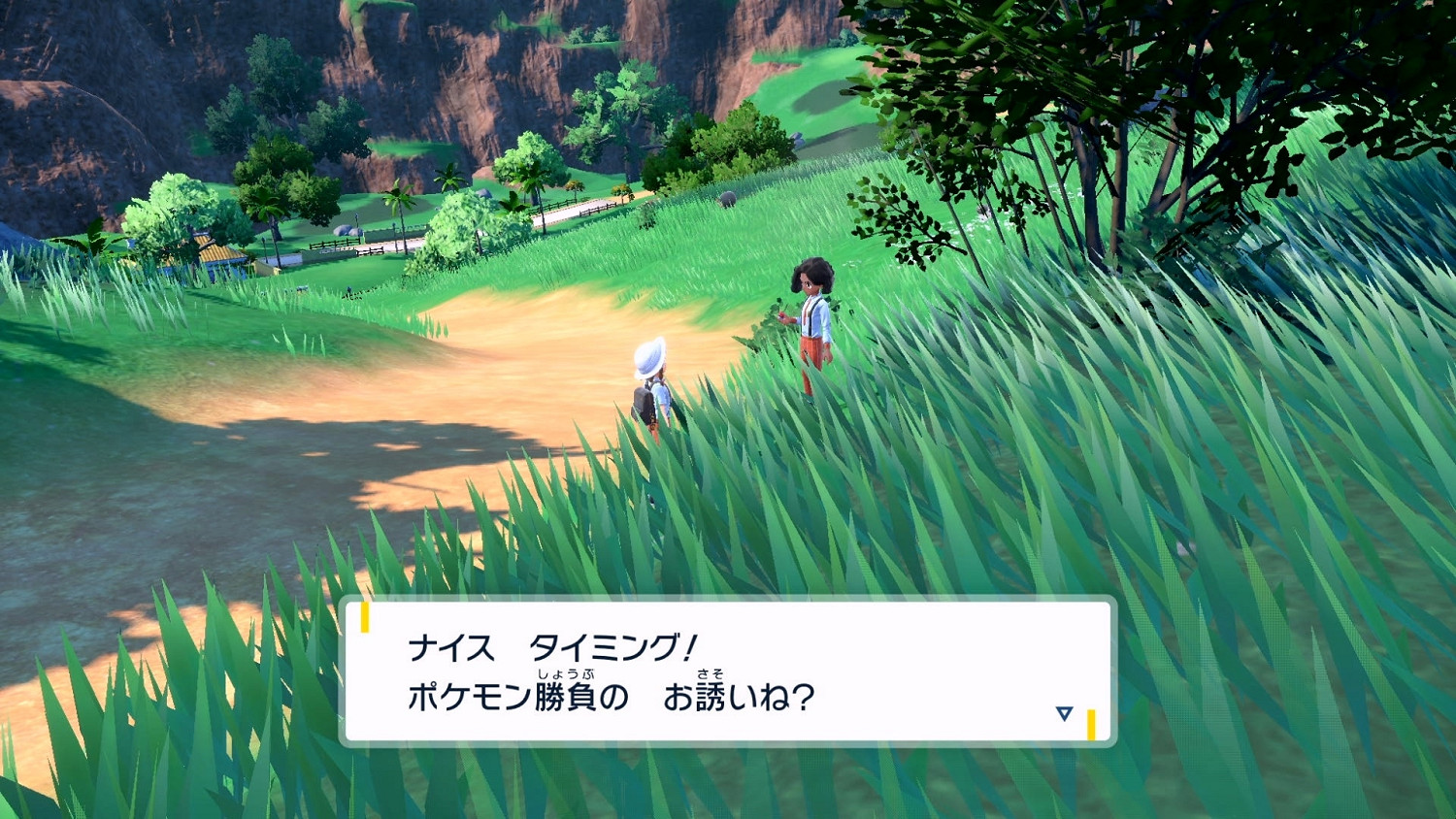Viewport: 1456px width, 819px height.
Task: Click the player's black backpack
Action: [645, 403]
